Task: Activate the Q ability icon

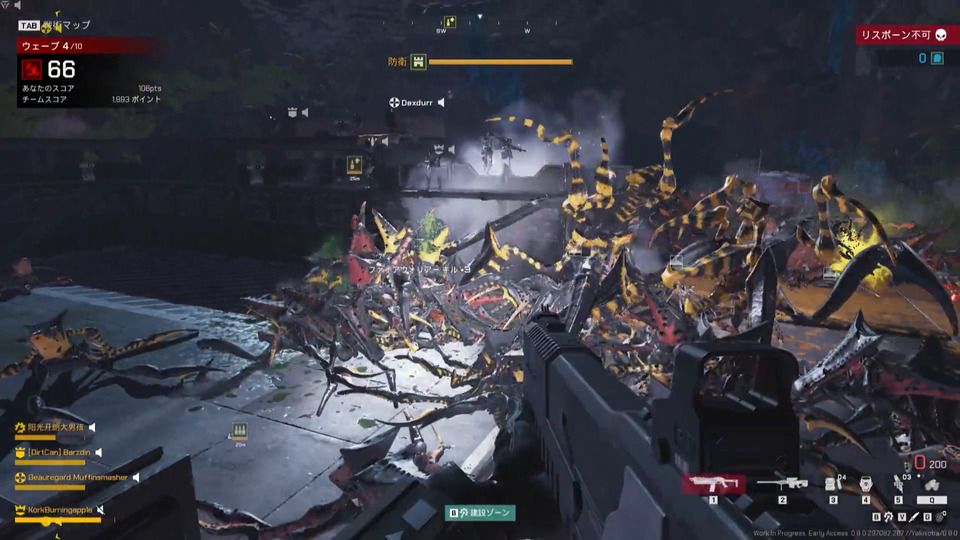Action: click(x=931, y=485)
